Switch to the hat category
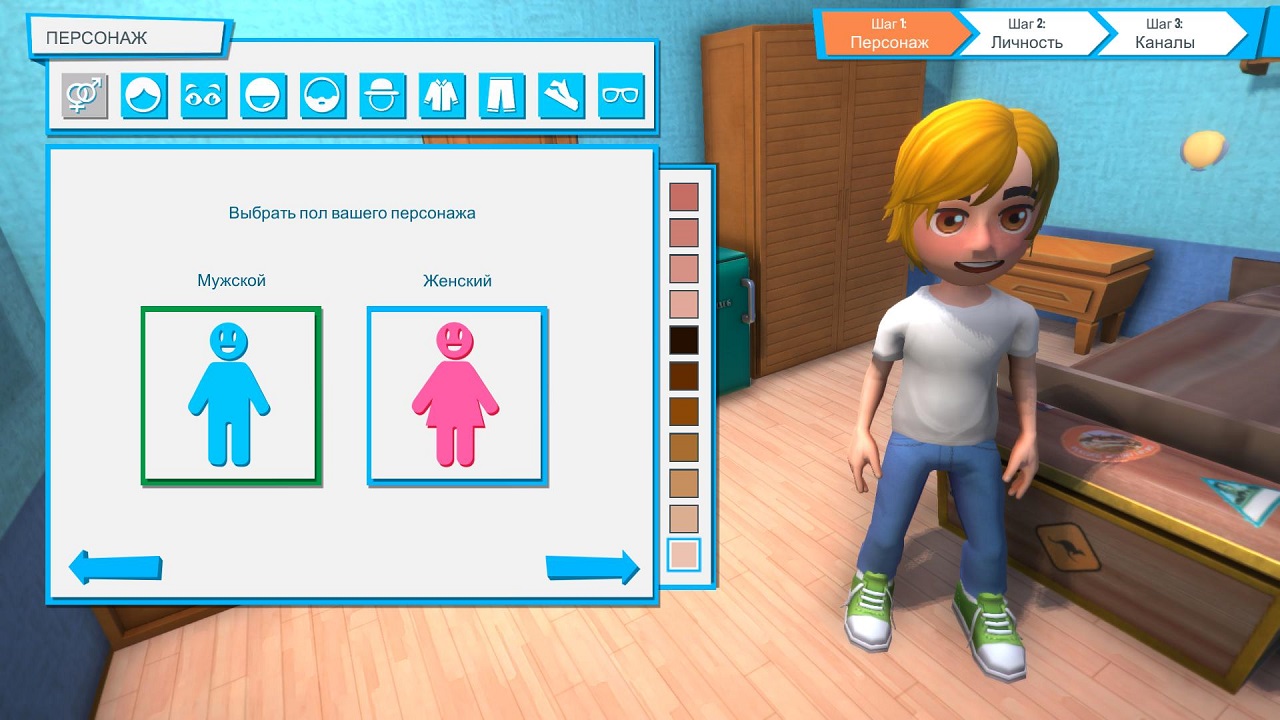This screenshot has height=720, width=1280. (x=383, y=96)
